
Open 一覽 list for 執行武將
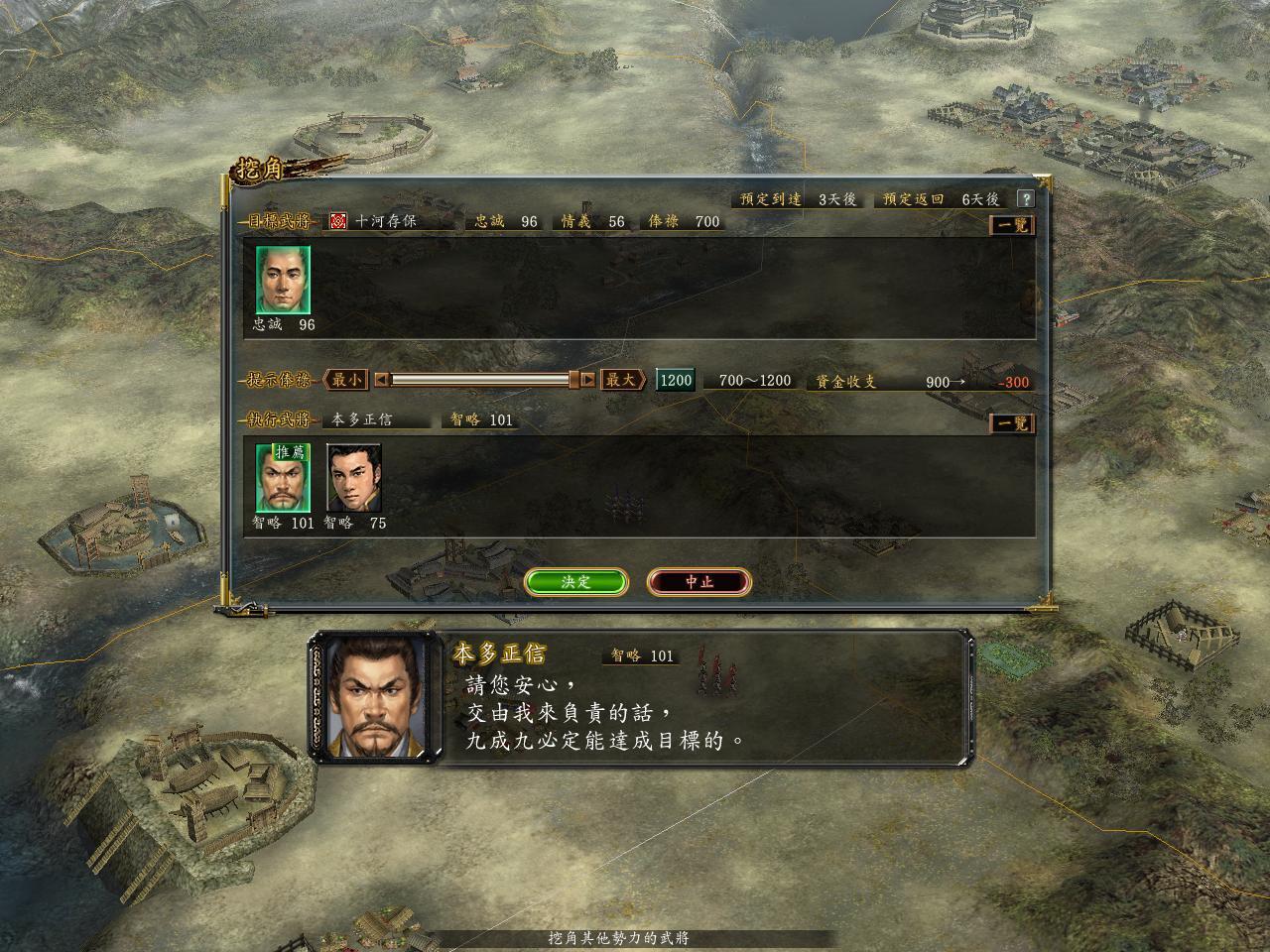coord(1012,423)
